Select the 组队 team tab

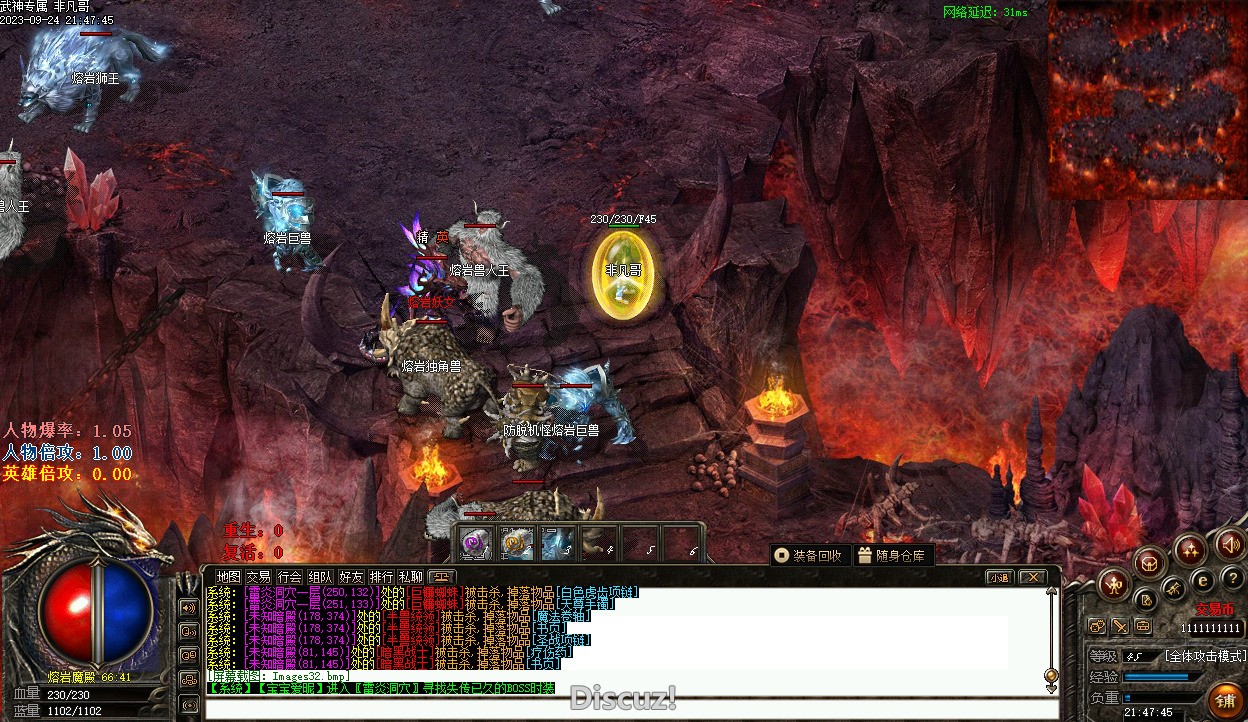(x=320, y=577)
